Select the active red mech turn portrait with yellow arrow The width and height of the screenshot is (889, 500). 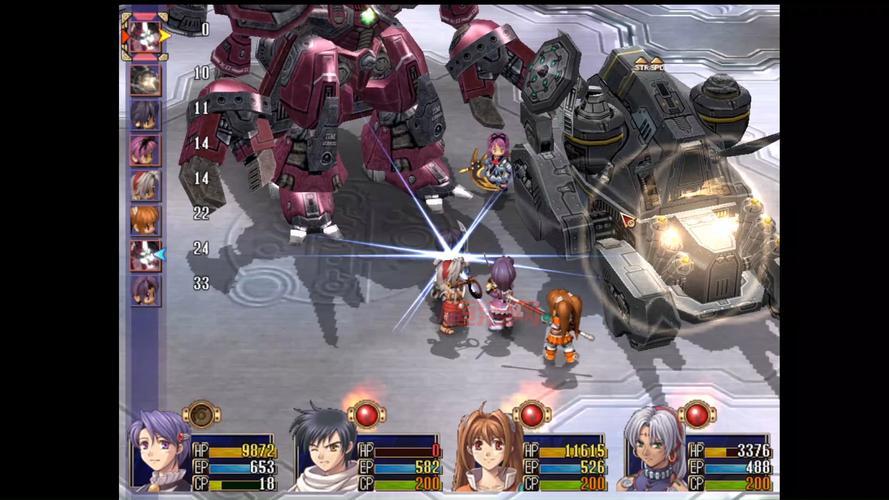(x=145, y=35)
